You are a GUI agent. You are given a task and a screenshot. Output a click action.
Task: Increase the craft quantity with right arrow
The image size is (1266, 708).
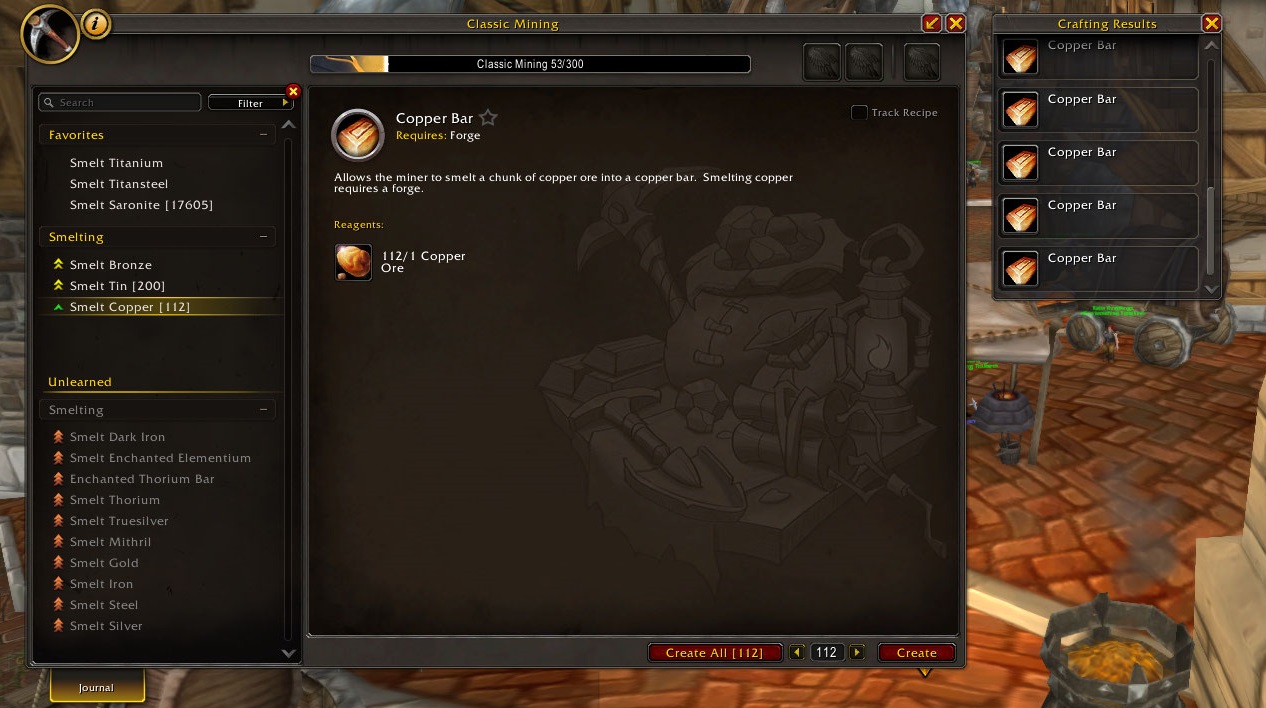click(x=857, y=652)
